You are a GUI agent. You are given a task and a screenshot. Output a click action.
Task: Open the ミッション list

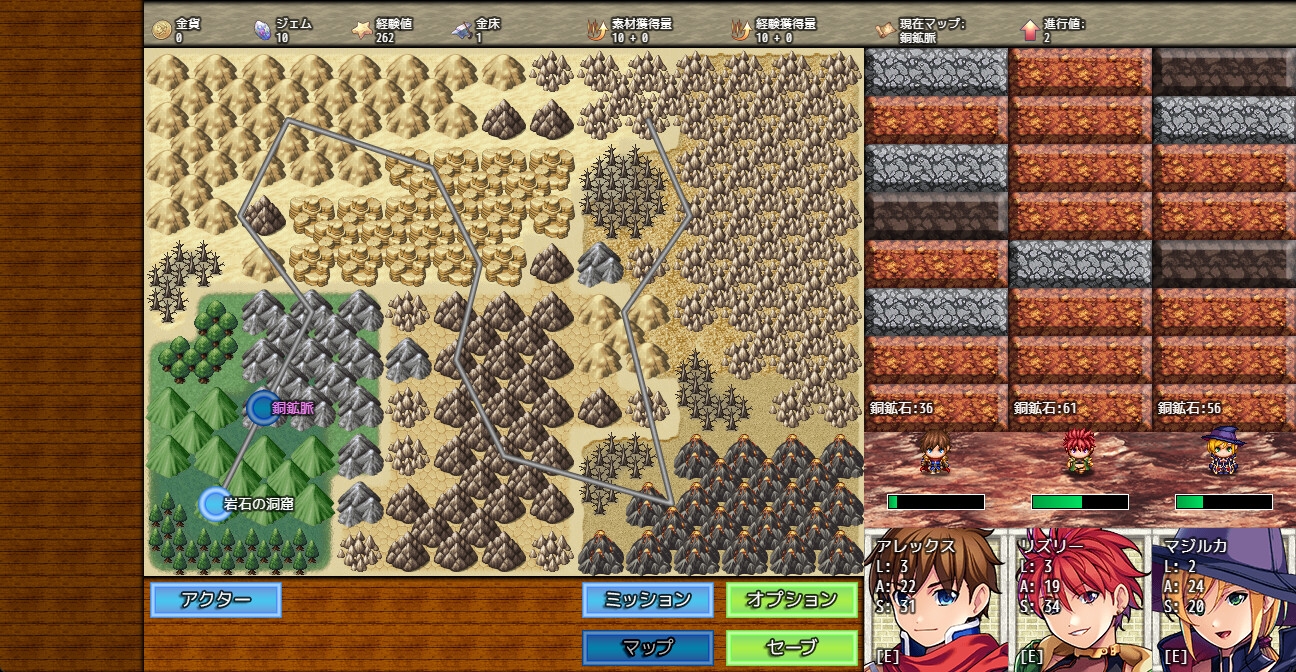point(648,600)
